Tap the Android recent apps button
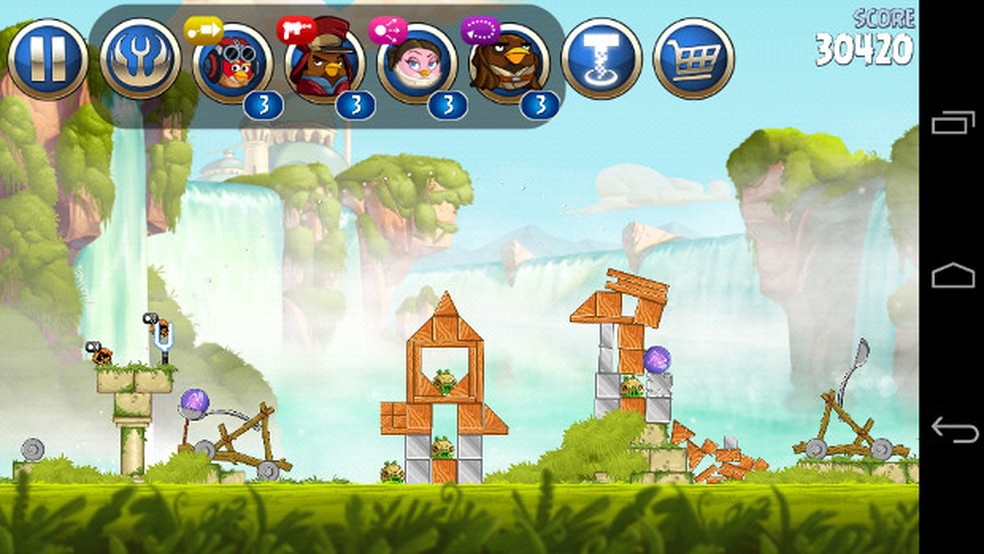Screen dimensions: 984x554 [952, 124]
